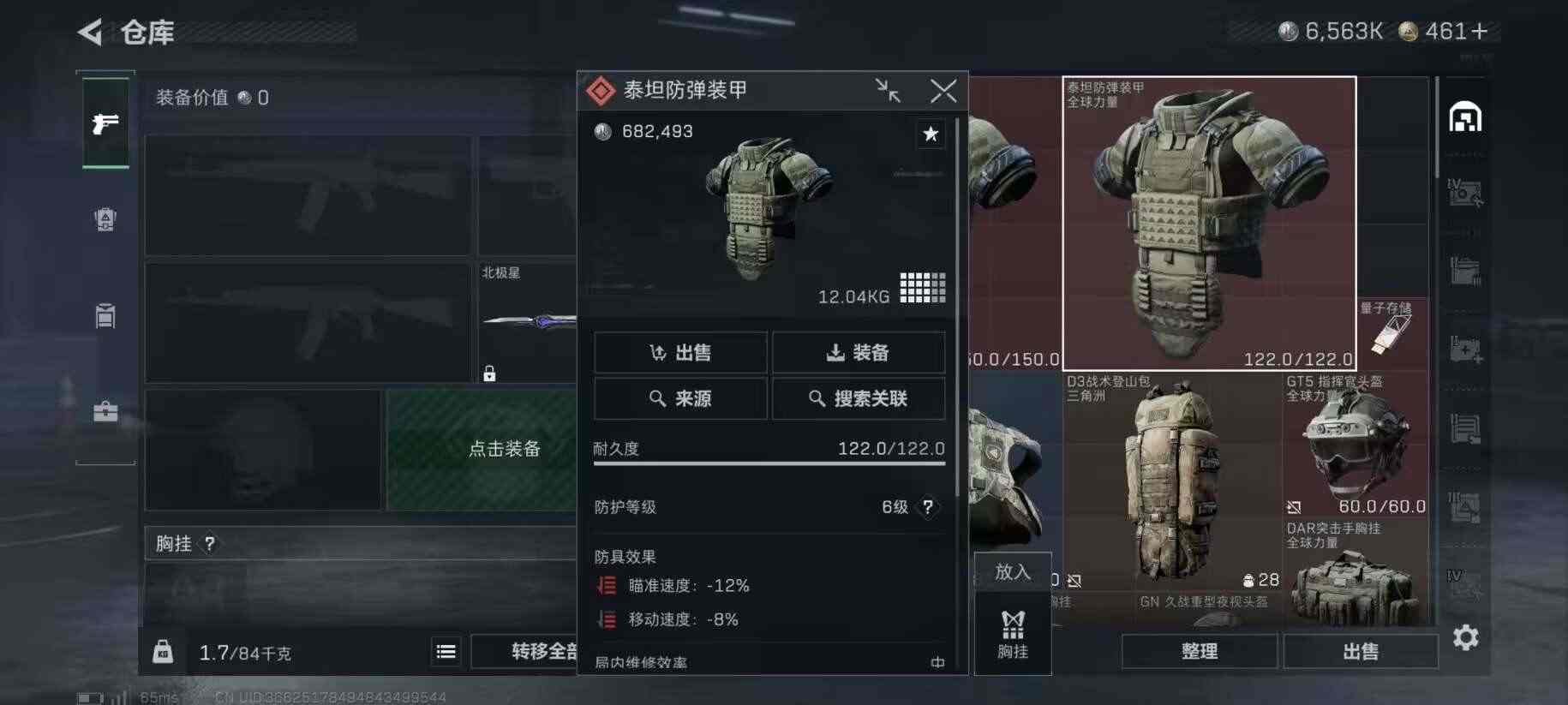Click 整理 to sort the stash
The image size is (1568, 705).
coord(1199,651)
